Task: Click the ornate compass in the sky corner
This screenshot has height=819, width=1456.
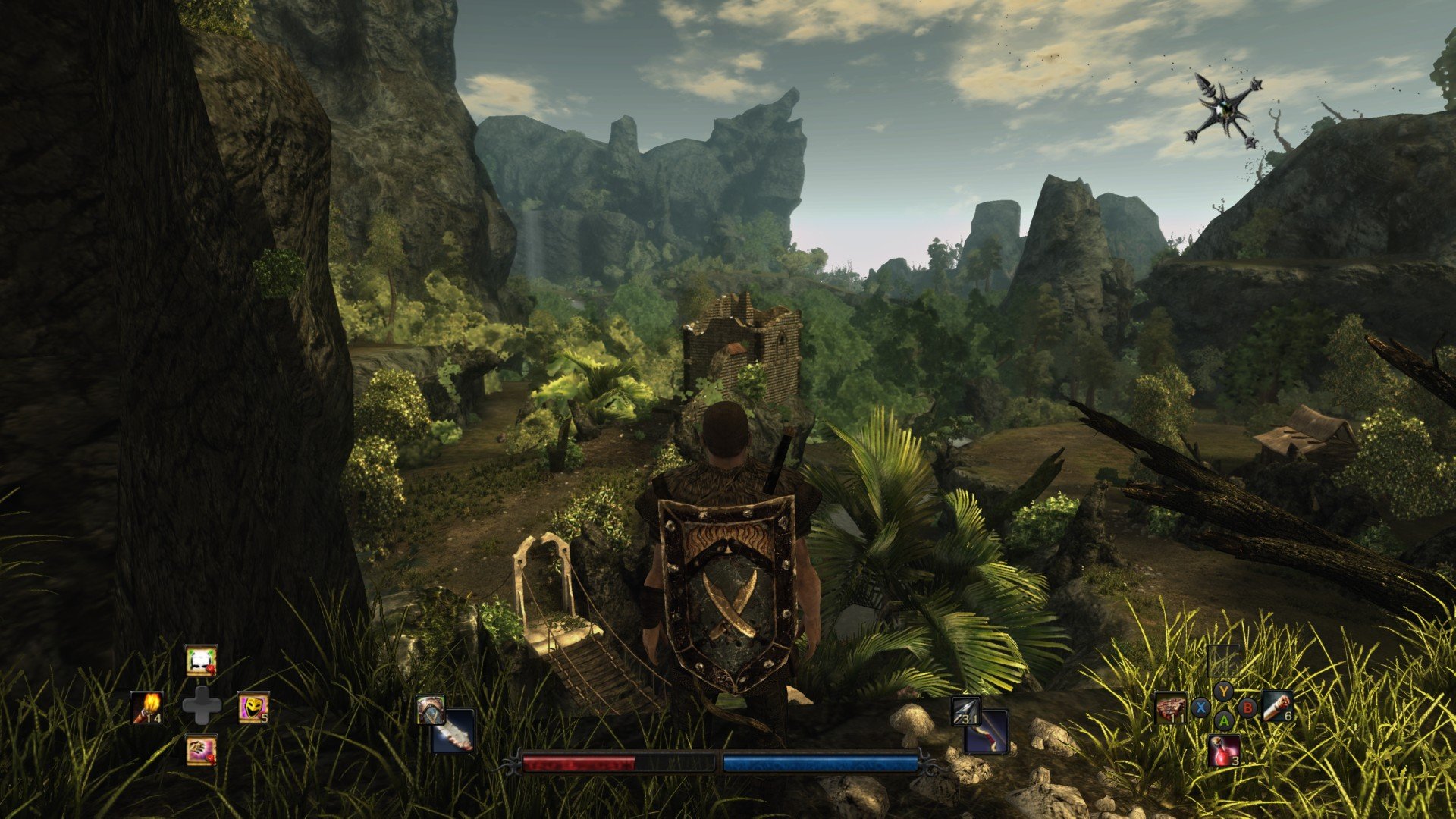Action: (1222, 111)
